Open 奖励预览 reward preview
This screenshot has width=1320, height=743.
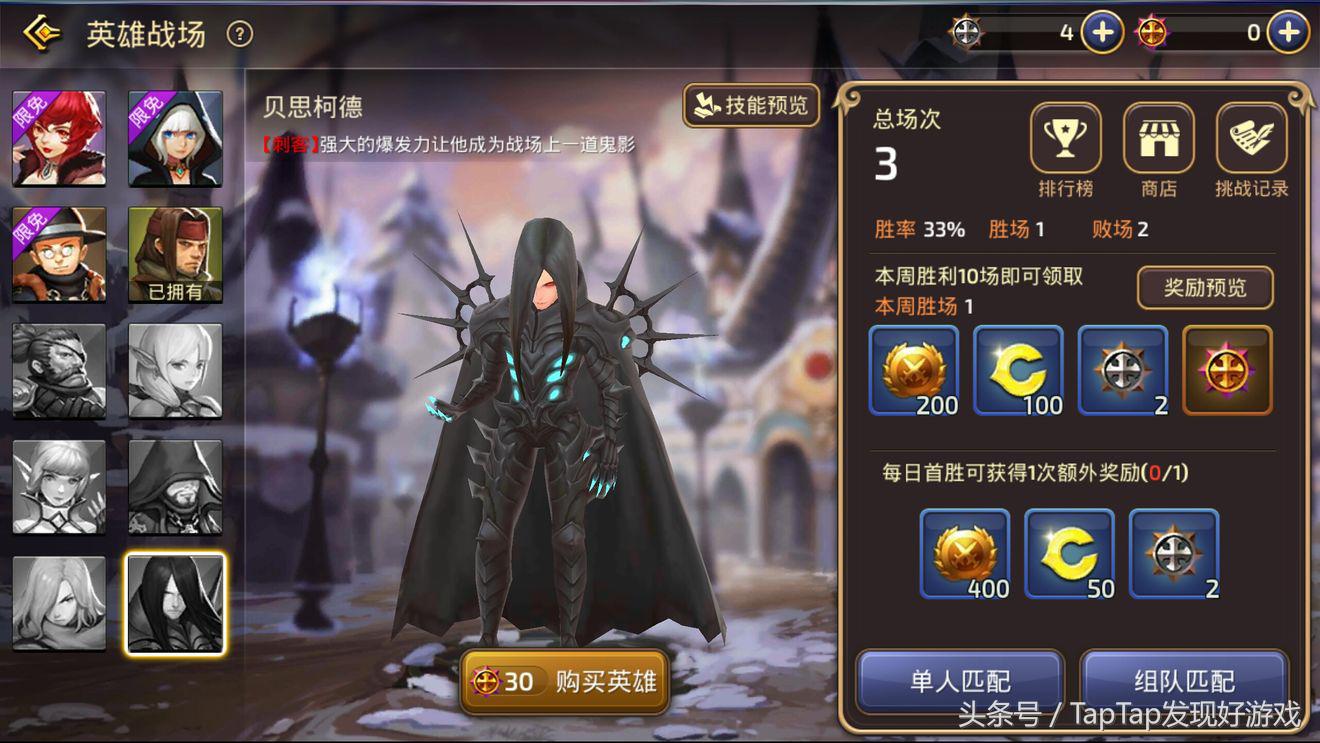tap(1204, 288)
